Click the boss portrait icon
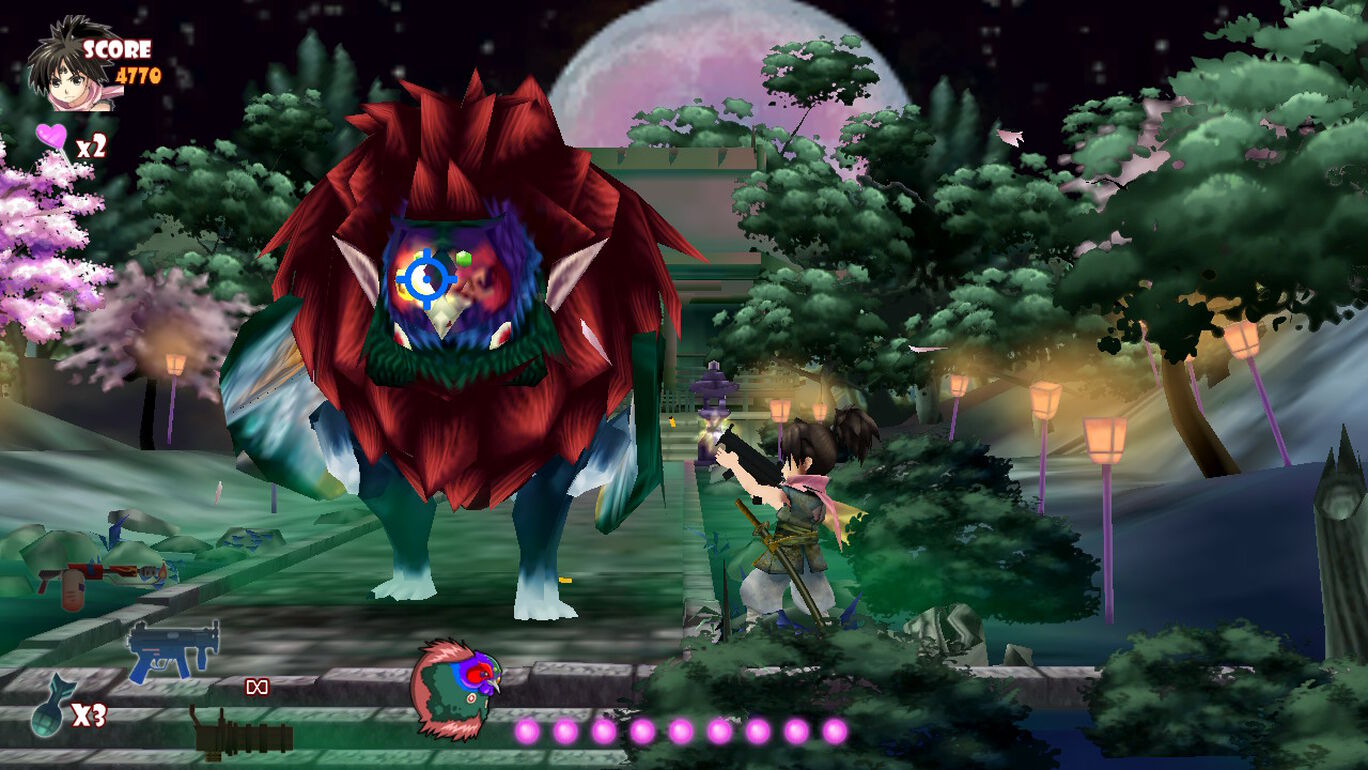1368x770 pixels. point(455,689)
